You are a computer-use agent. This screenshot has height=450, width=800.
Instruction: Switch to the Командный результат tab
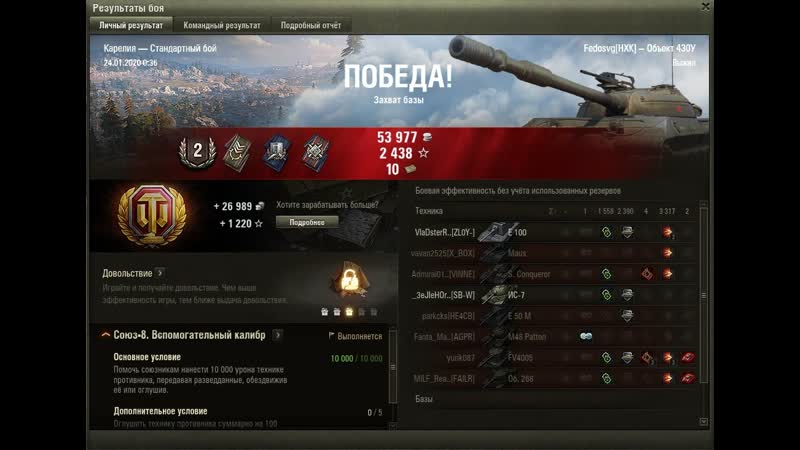221,25
